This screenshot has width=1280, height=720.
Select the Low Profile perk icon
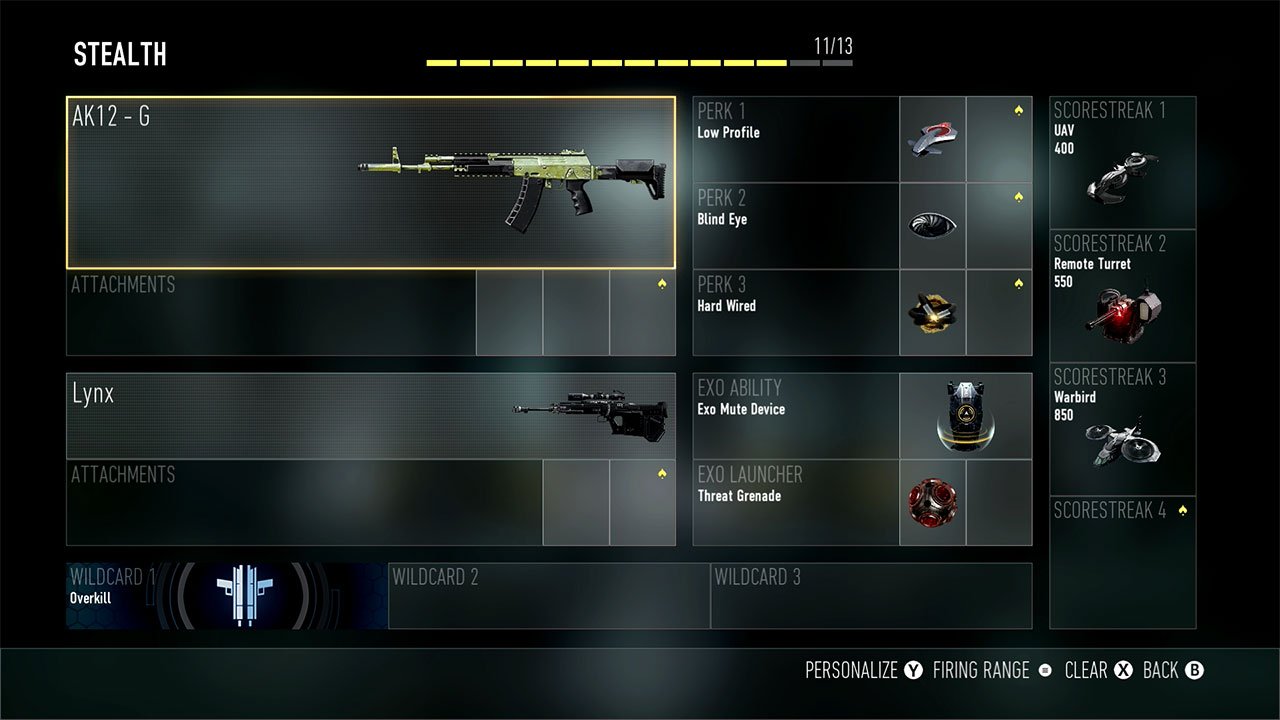pos(932,137)
